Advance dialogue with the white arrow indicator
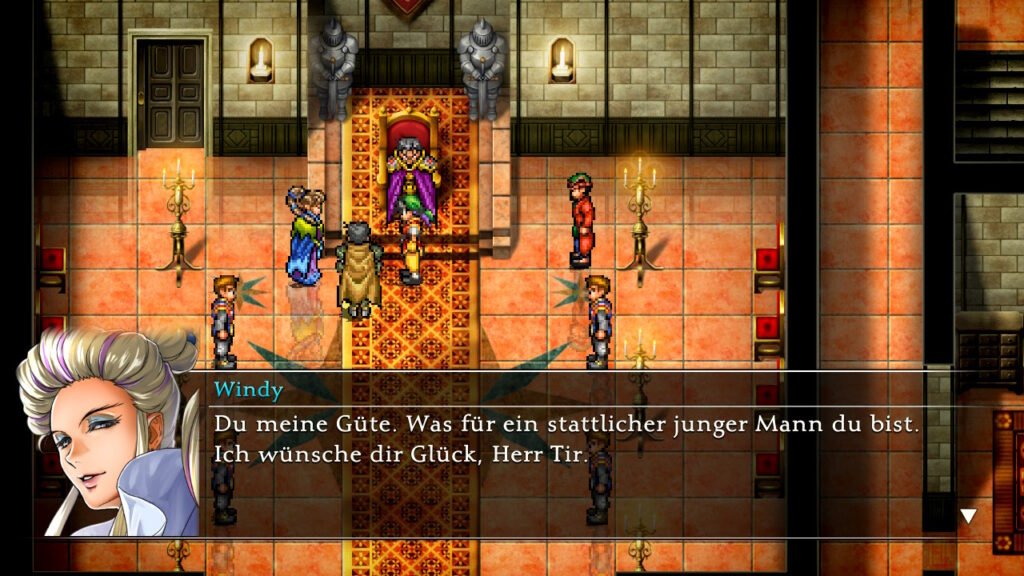The image size is (1024, 576). 968,516
